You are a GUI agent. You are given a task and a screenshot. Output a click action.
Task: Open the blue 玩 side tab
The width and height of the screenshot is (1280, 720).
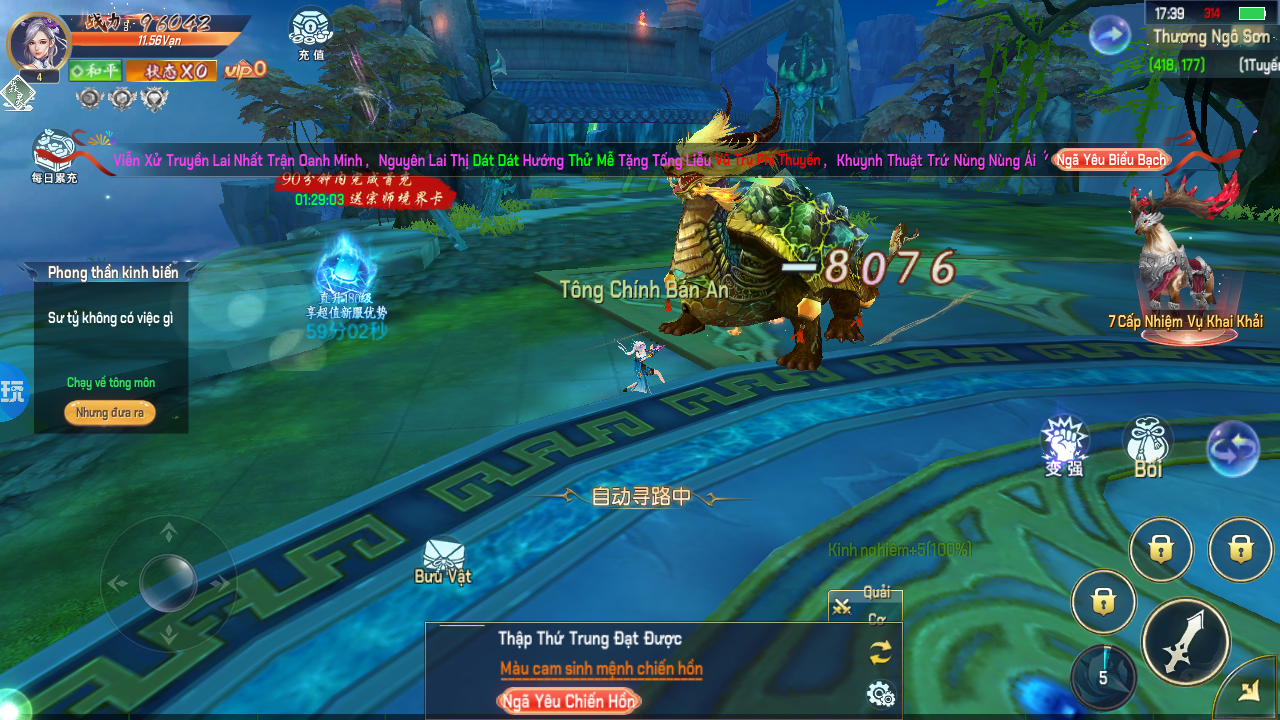click(x=13, y=391)
